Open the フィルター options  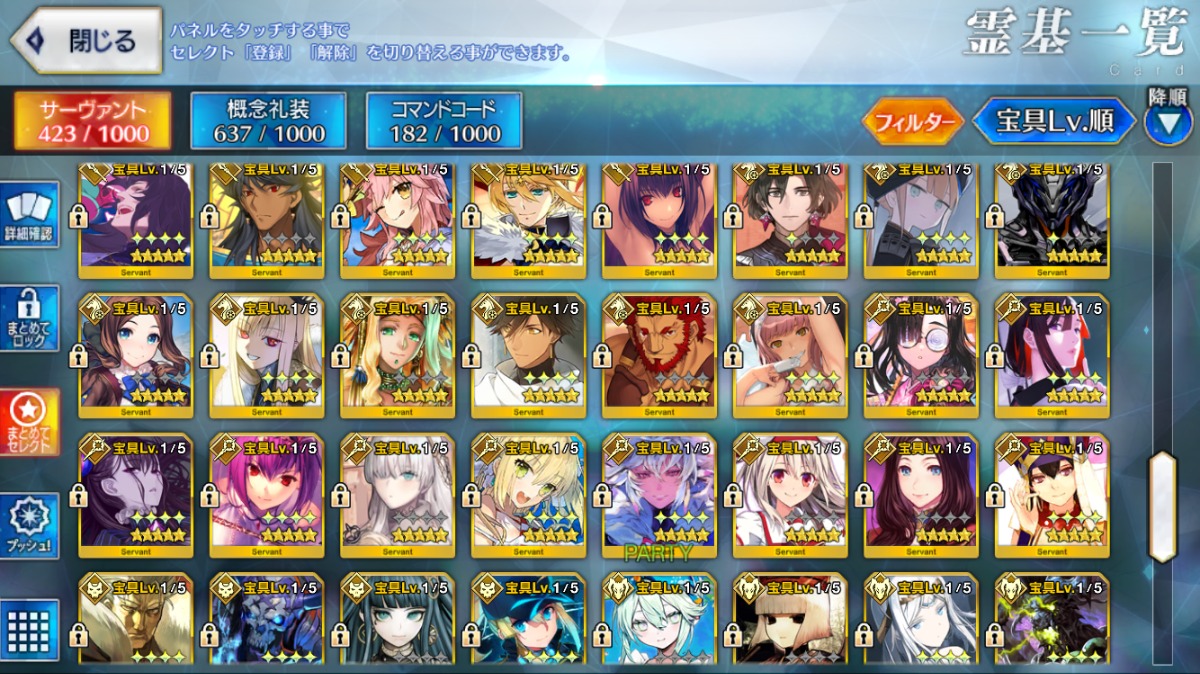(911, 122)
